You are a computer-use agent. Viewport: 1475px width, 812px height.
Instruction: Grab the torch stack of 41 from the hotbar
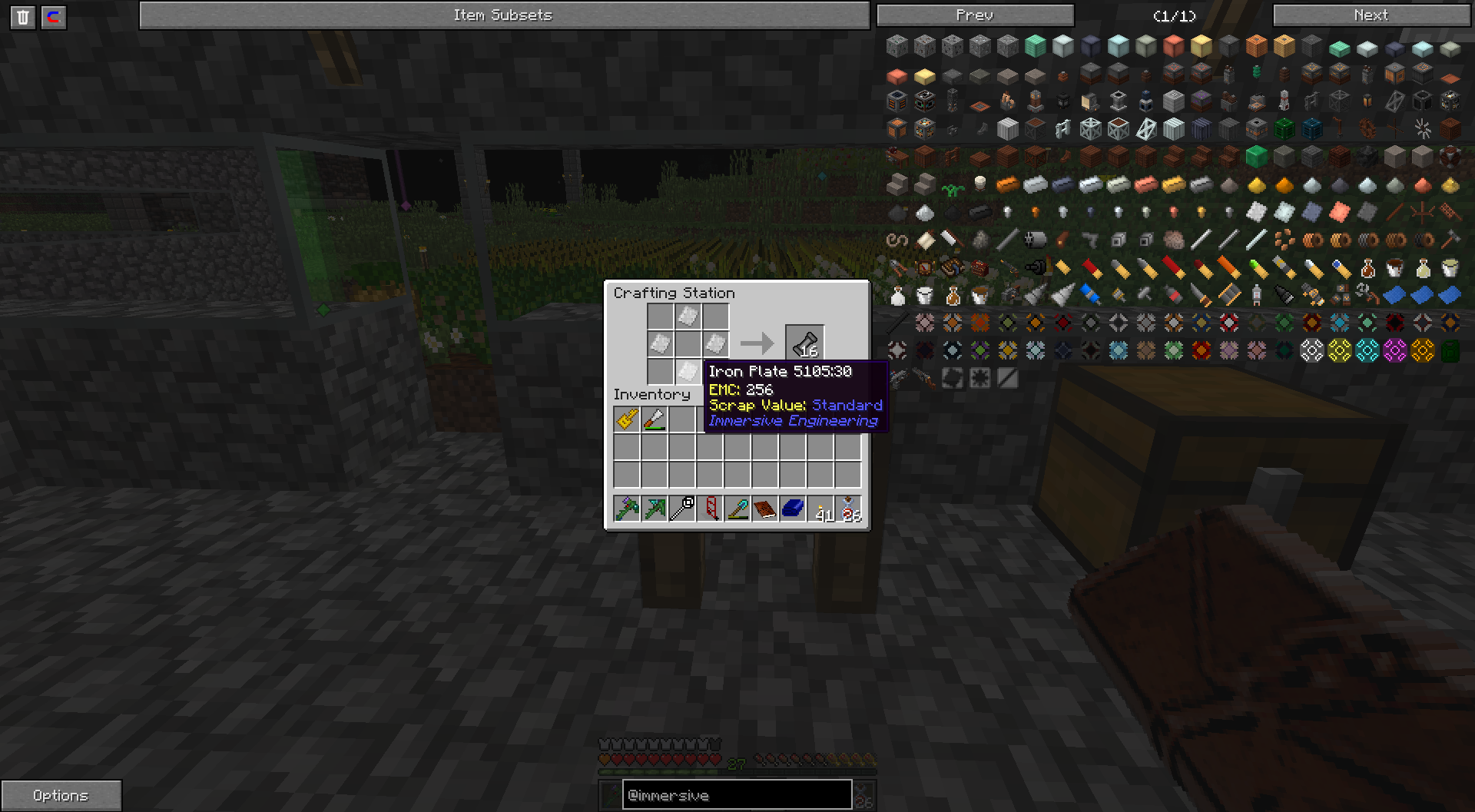tap(821, 507)
